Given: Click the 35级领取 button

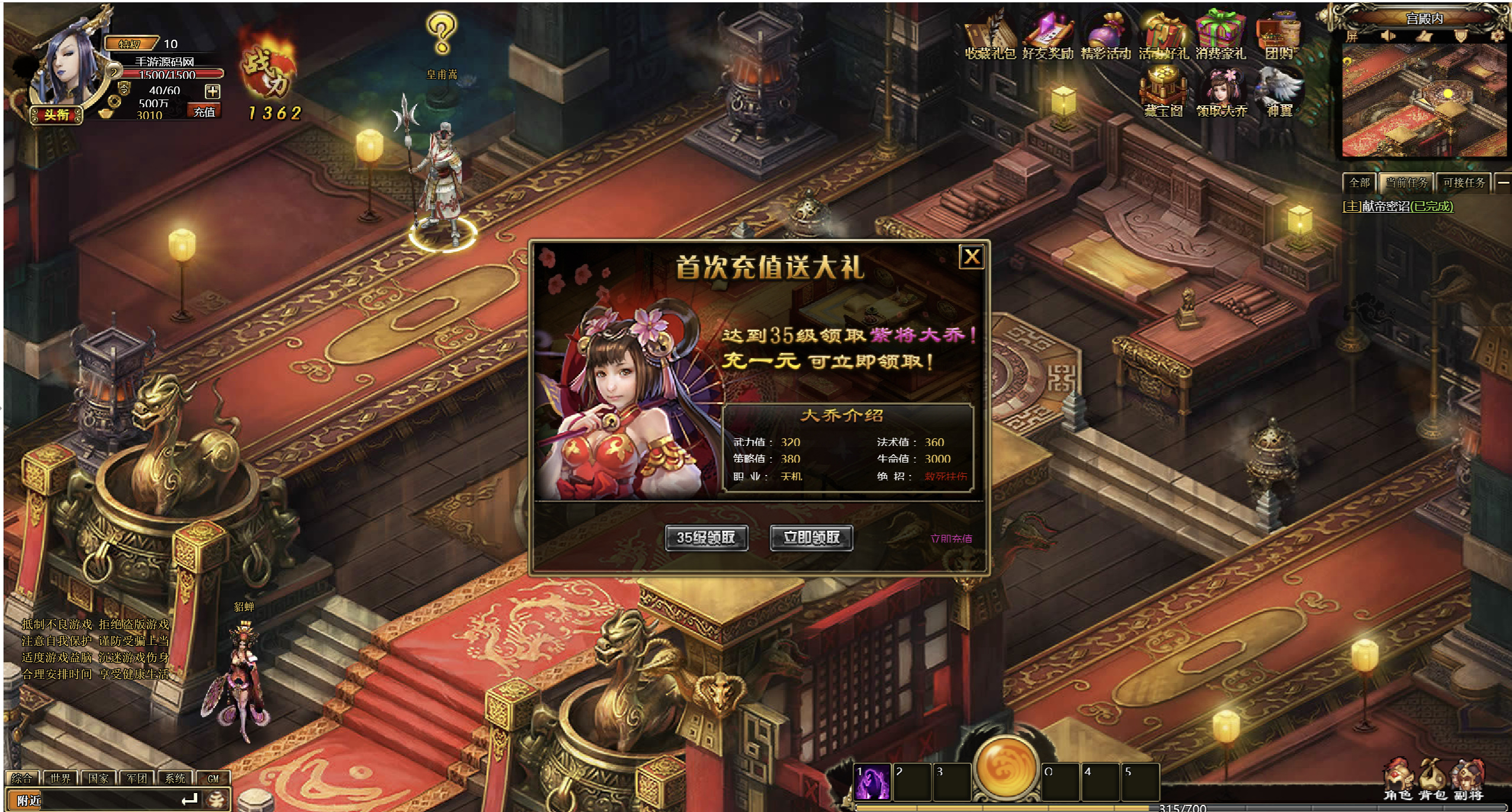Looking at the screenshot, I should (706, 538).
